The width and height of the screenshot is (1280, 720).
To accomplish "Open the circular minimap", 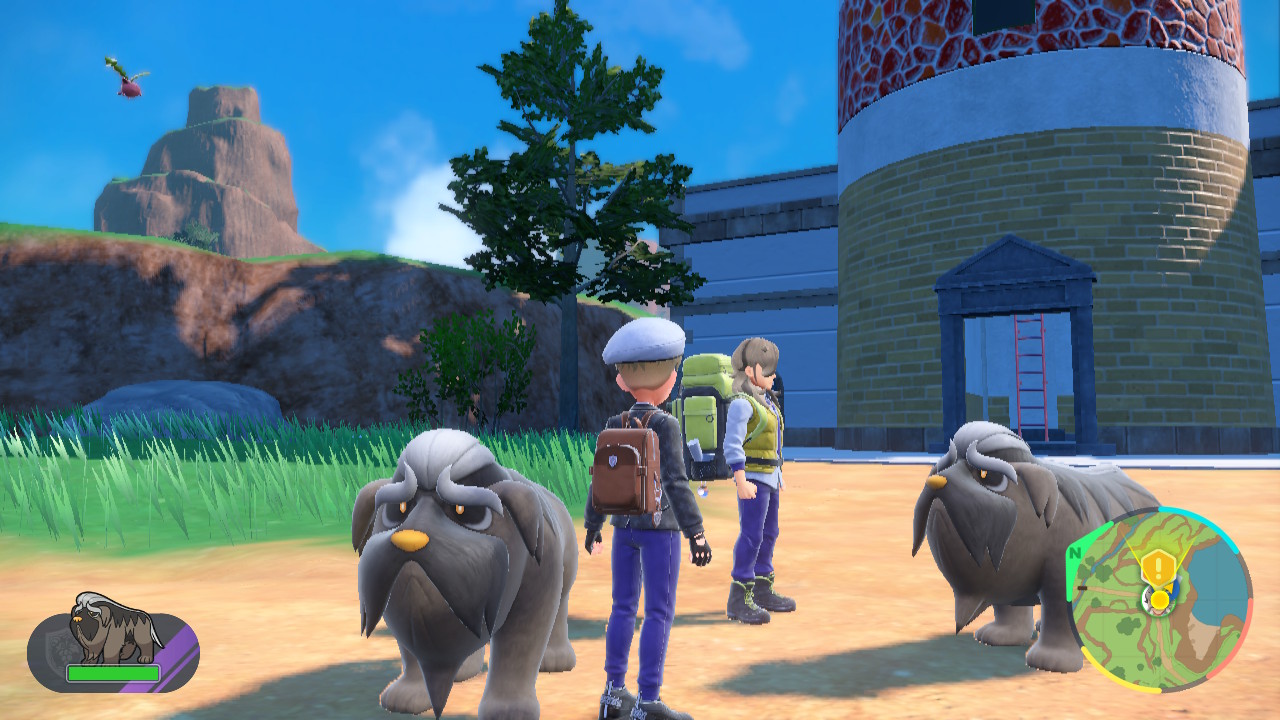I will click(x=1160, y=600).
